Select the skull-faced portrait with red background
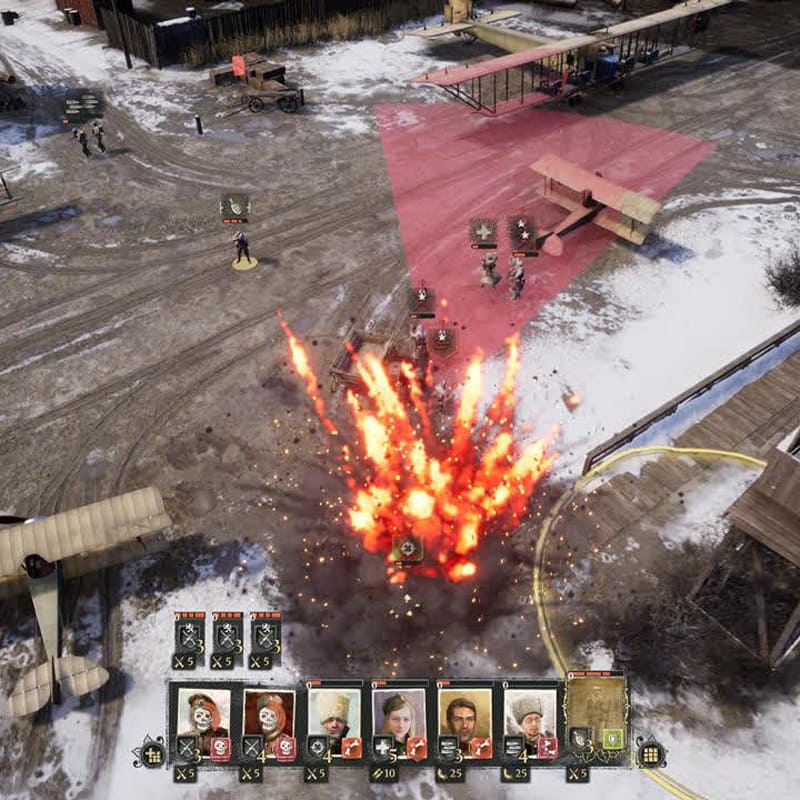This screenshot has width=800, height=800. (x=268, y=712)
